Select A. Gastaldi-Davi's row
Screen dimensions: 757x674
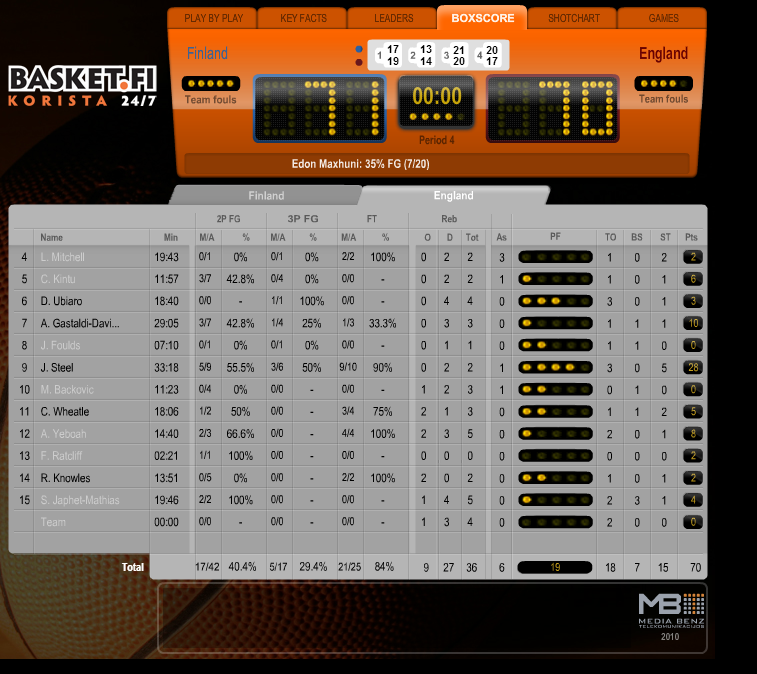pos(80,323)
